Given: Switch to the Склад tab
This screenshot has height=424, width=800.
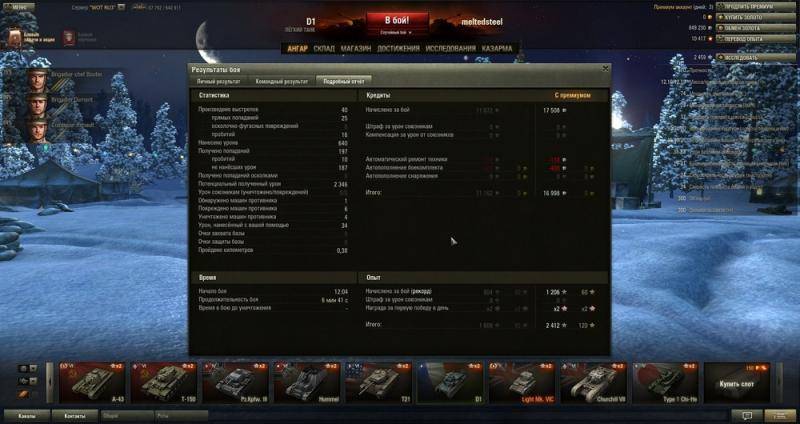Looking at the screenshot, I should pos(324,48).
